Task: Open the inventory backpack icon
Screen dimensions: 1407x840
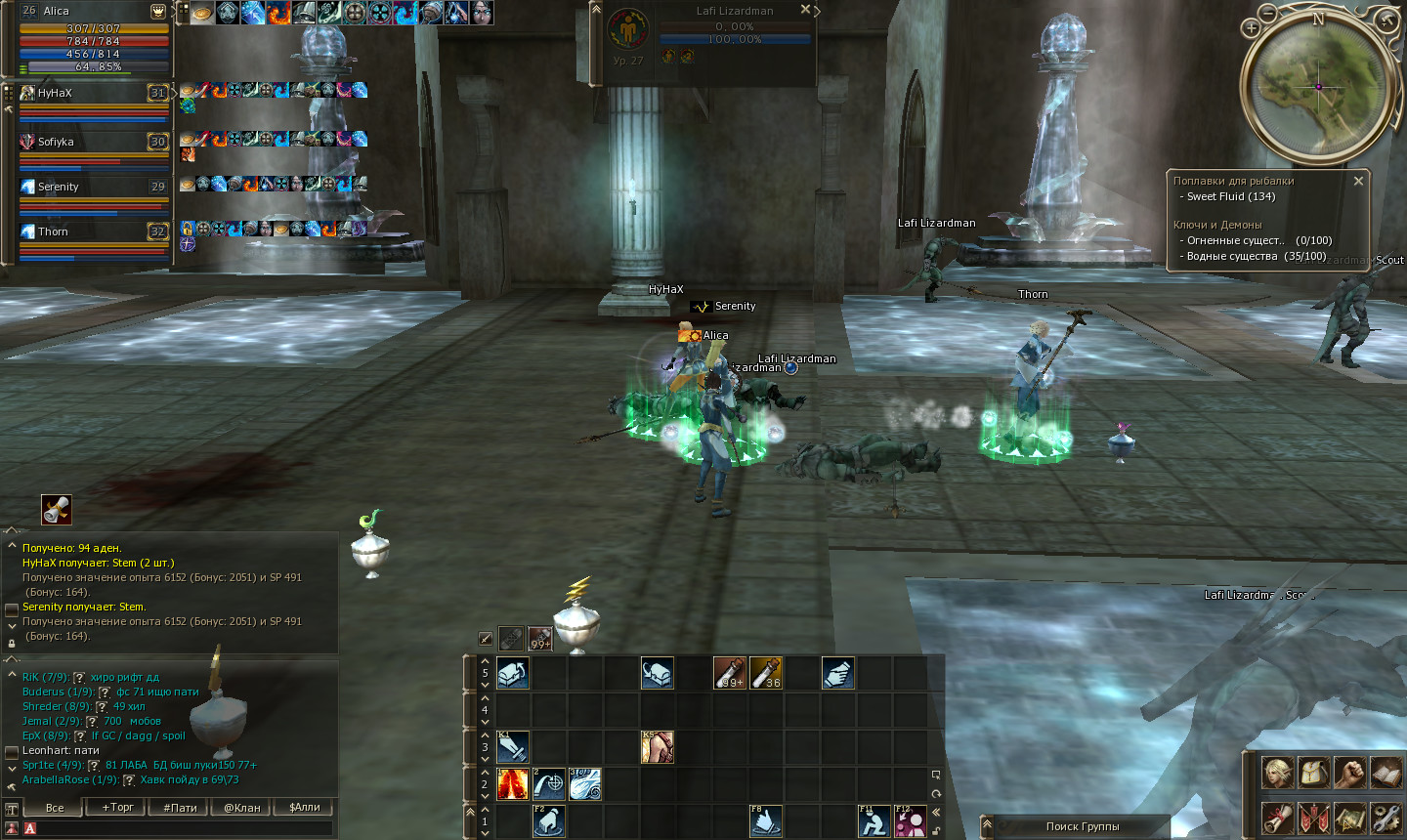Action: click(1314, 773)
